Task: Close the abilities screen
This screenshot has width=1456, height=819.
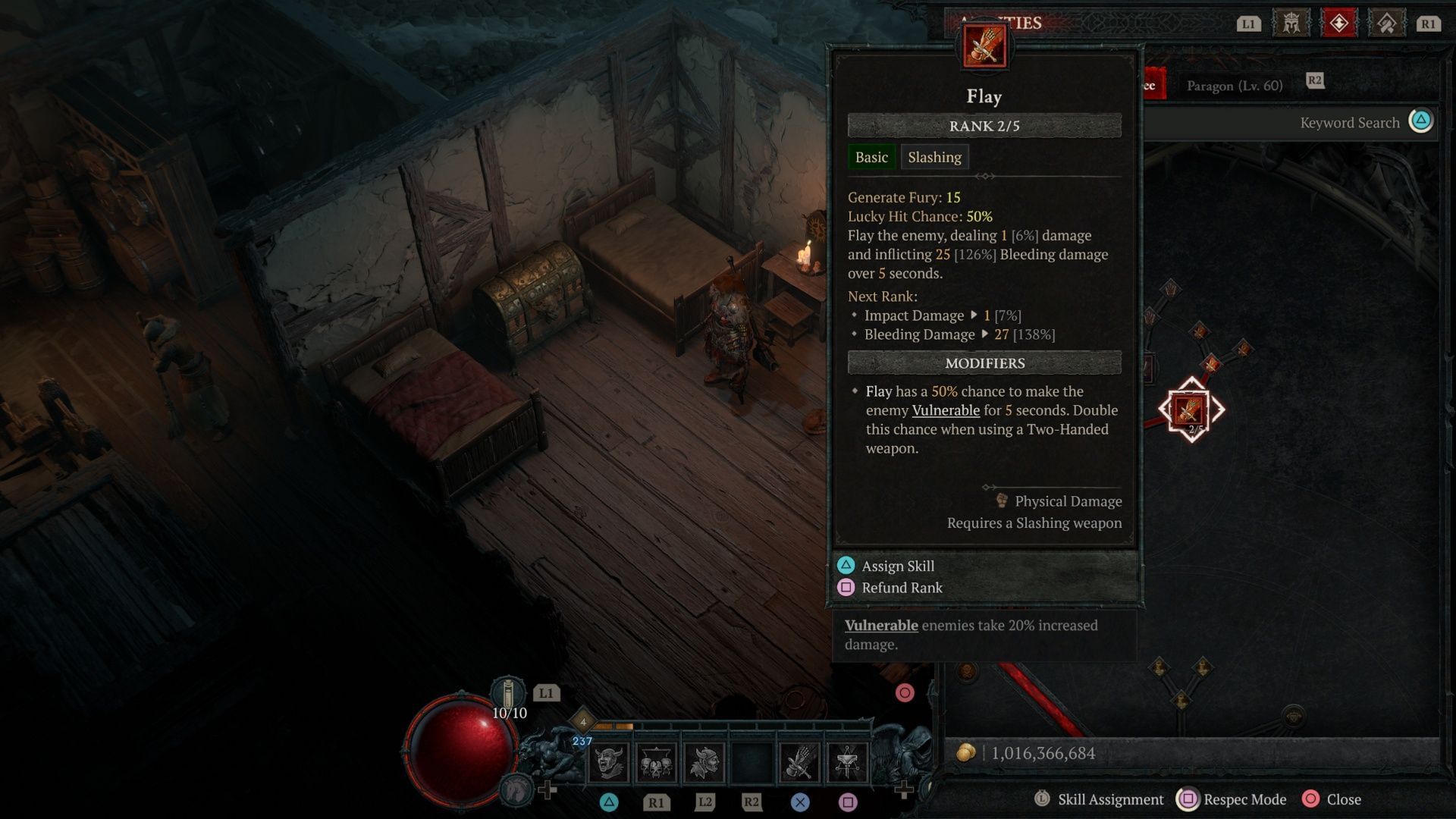Action: pos(1343,799)
